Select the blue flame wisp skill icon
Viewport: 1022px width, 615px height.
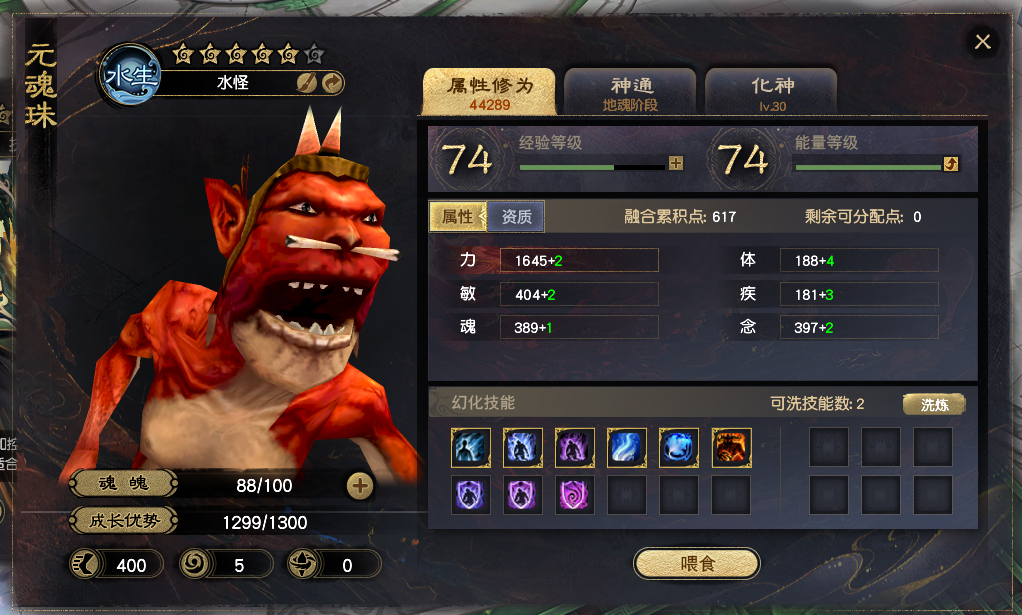(627, 448)
